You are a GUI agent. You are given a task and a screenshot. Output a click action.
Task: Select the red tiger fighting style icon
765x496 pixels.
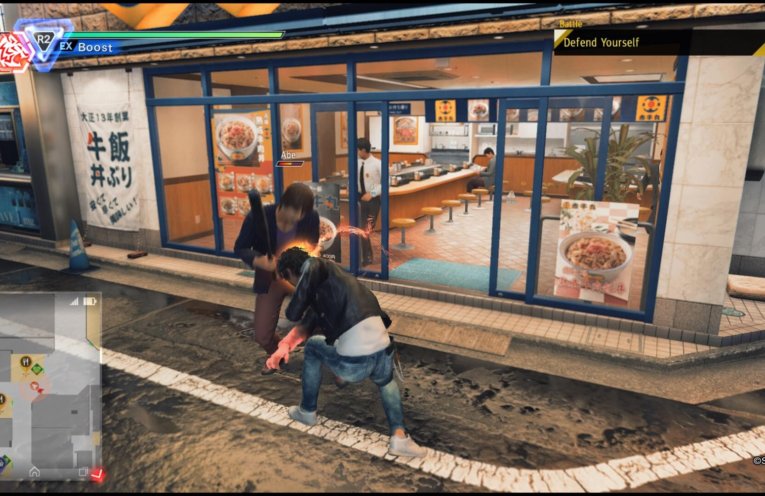[x=13, y=52]
